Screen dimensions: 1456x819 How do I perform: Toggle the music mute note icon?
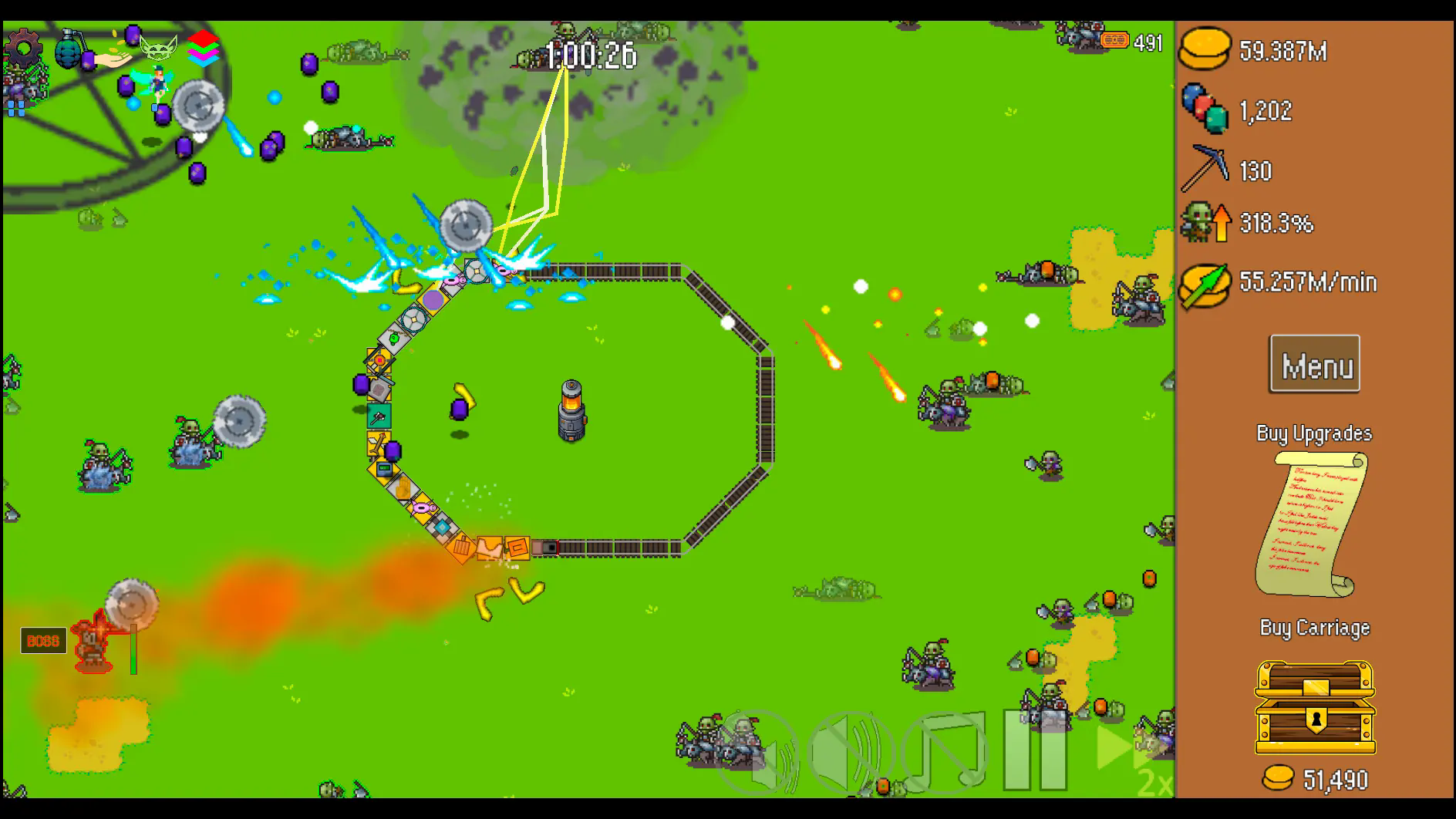945,751
